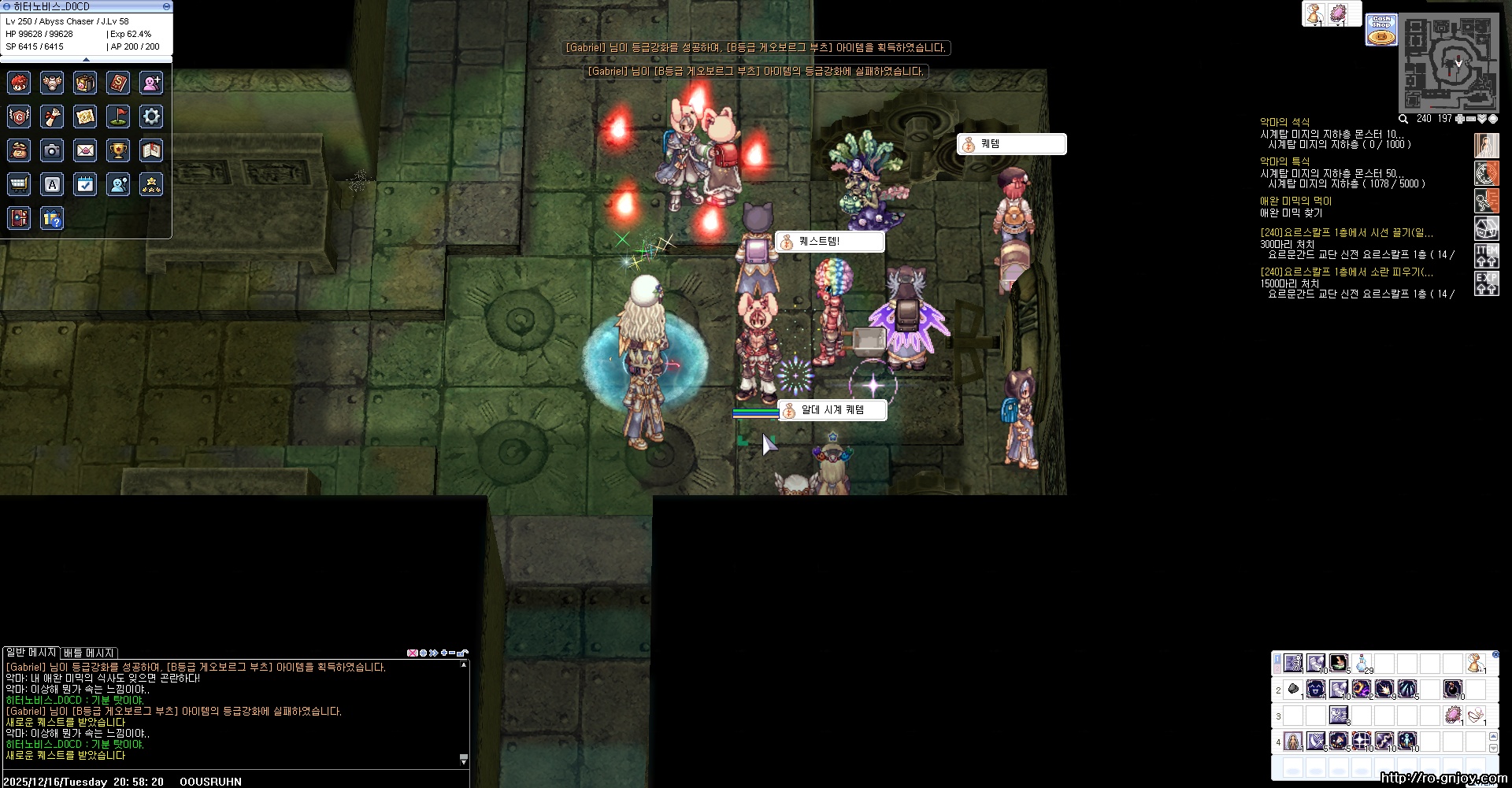Collapse the character info window arrow
1512x788 pixels.
(86, 59)
